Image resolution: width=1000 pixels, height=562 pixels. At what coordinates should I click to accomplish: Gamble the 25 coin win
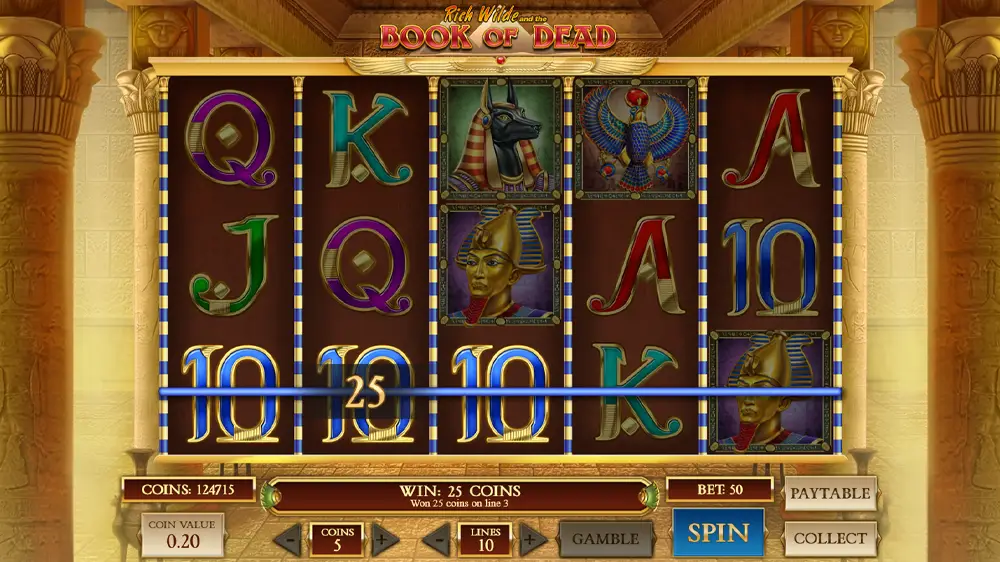605,539
